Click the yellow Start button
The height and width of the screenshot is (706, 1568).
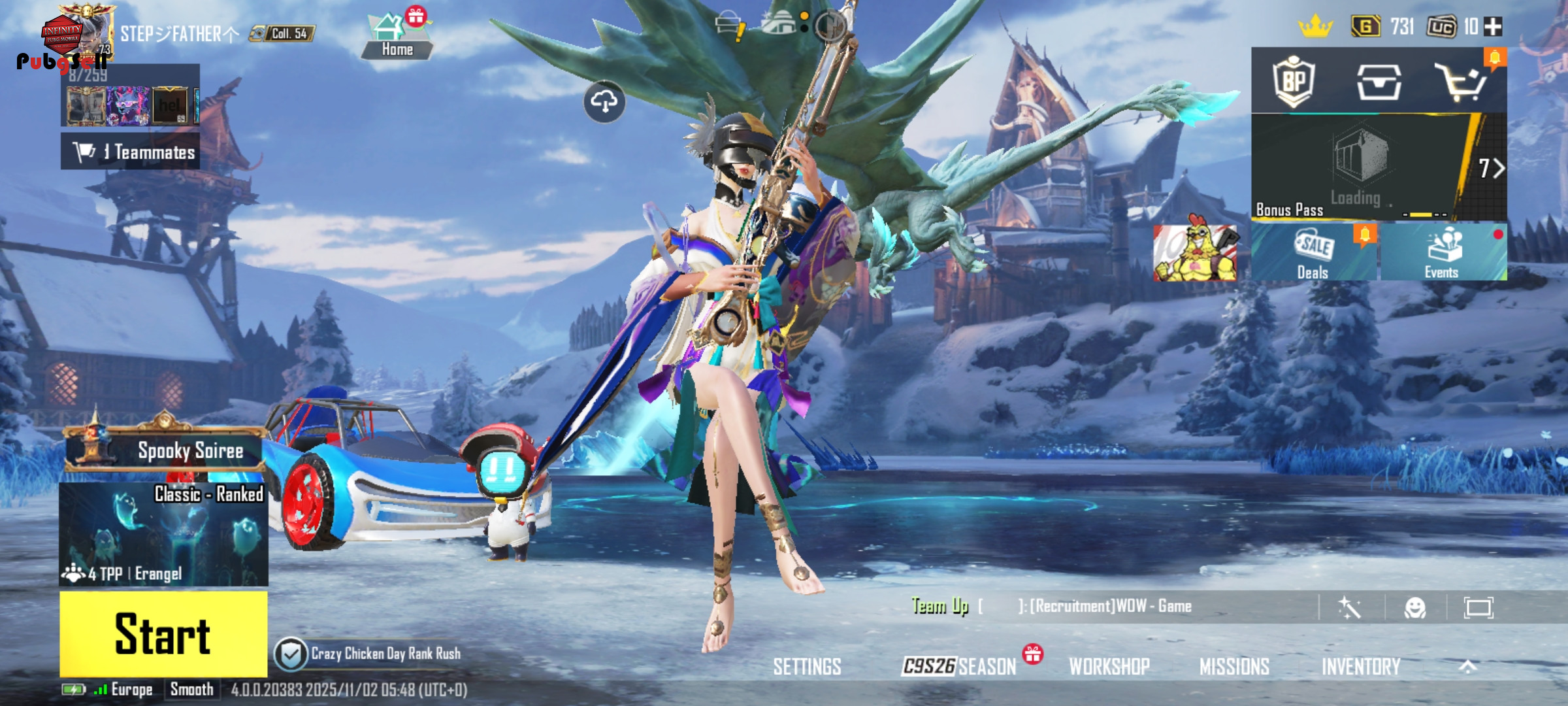(163, 633)
